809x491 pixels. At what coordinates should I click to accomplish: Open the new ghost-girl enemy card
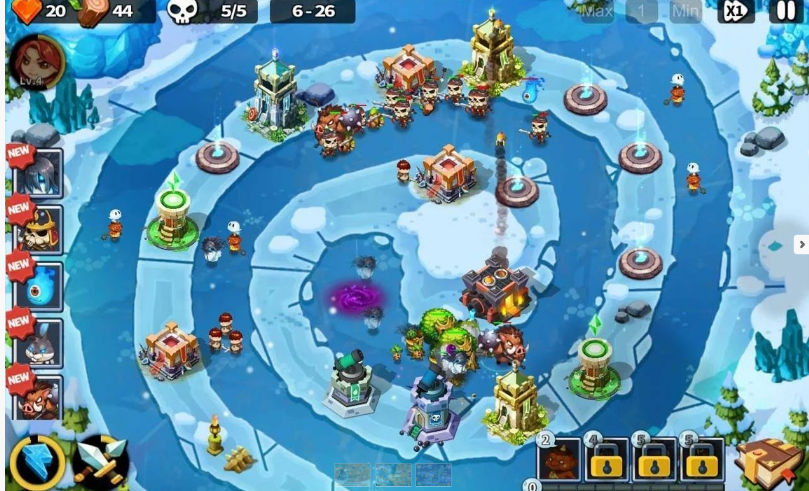pos(38,174)
